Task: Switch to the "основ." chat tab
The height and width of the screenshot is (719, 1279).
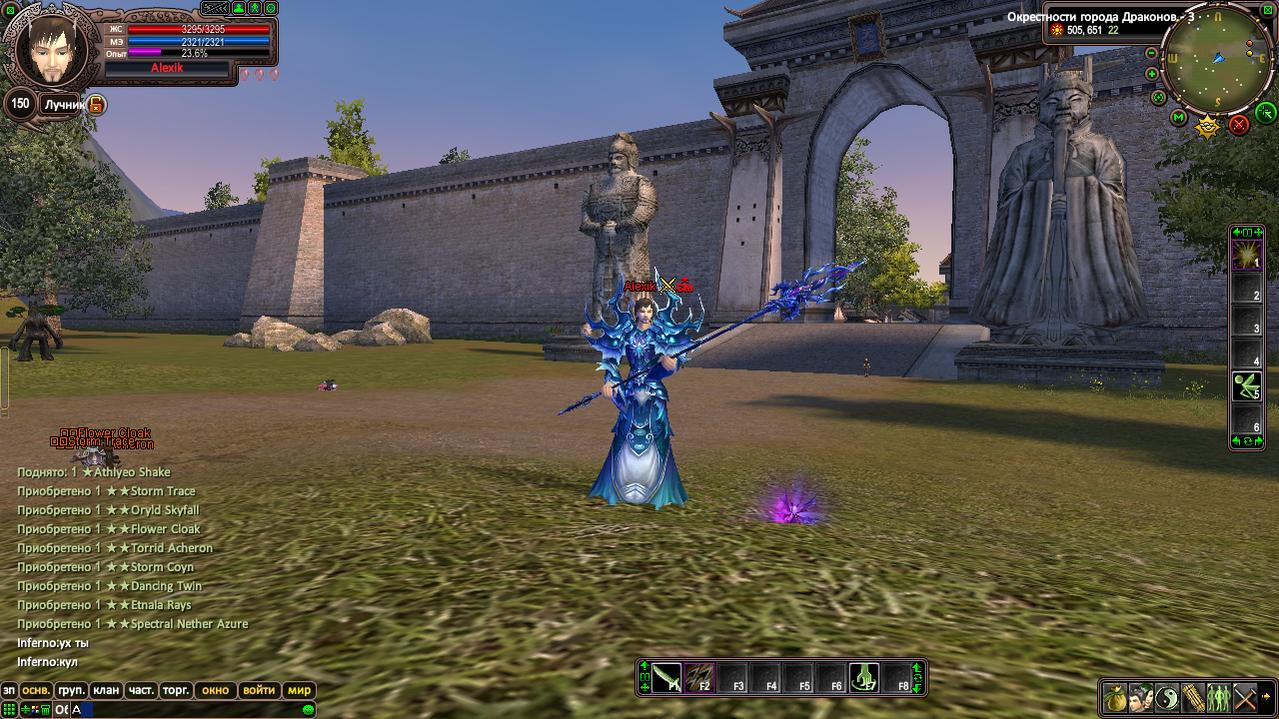Action: pos(37,690)
